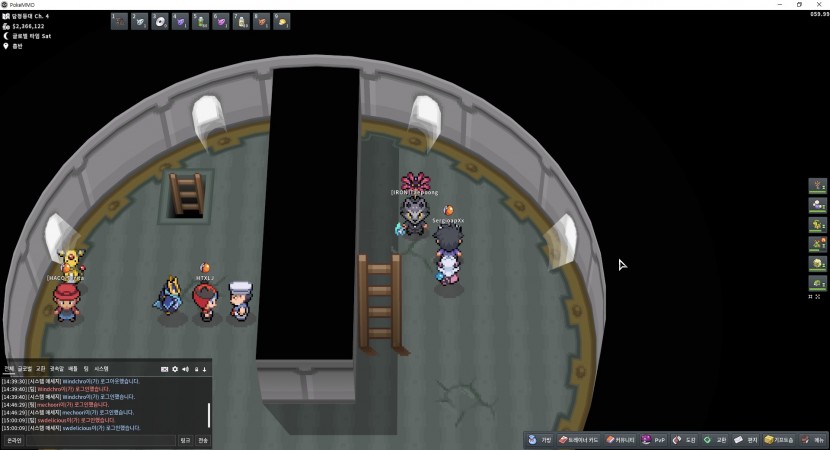Open the 교환 (trade) menu
830x450 pixels.
coord(715,440)
